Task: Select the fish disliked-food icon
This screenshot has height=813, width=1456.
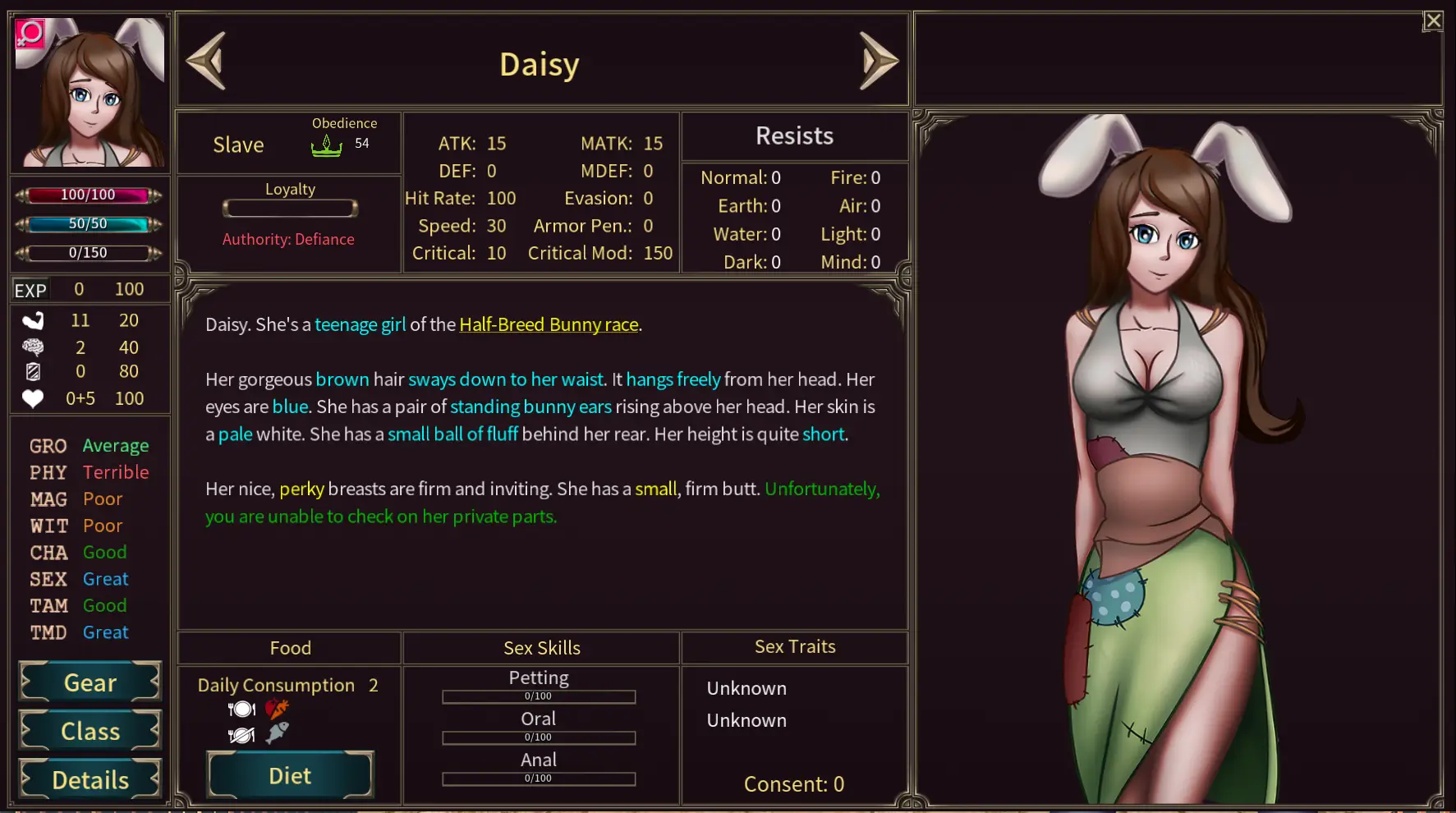Action: pos(276,733)
